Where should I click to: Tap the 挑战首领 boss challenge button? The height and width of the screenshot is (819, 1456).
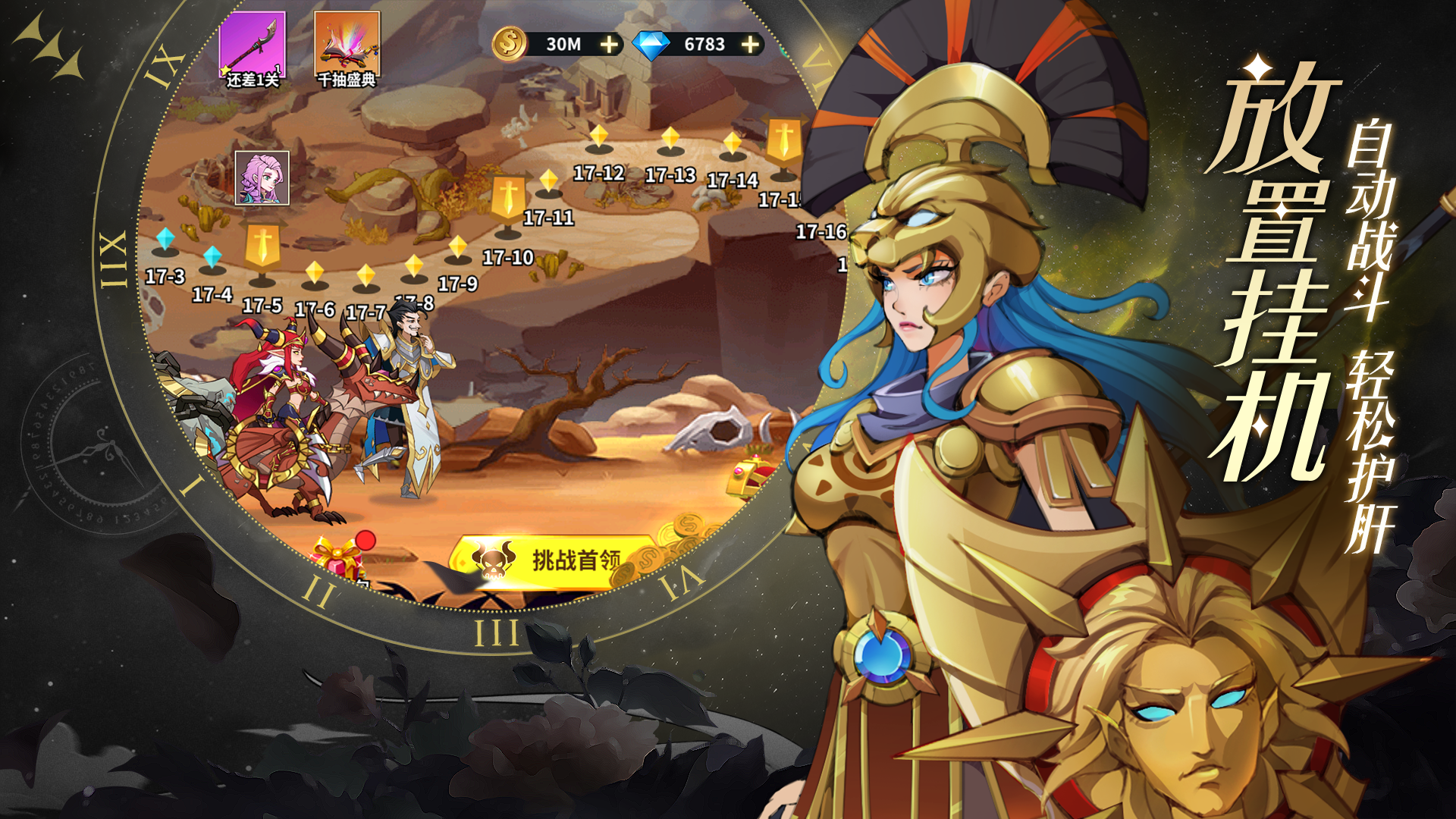[554, 561]
